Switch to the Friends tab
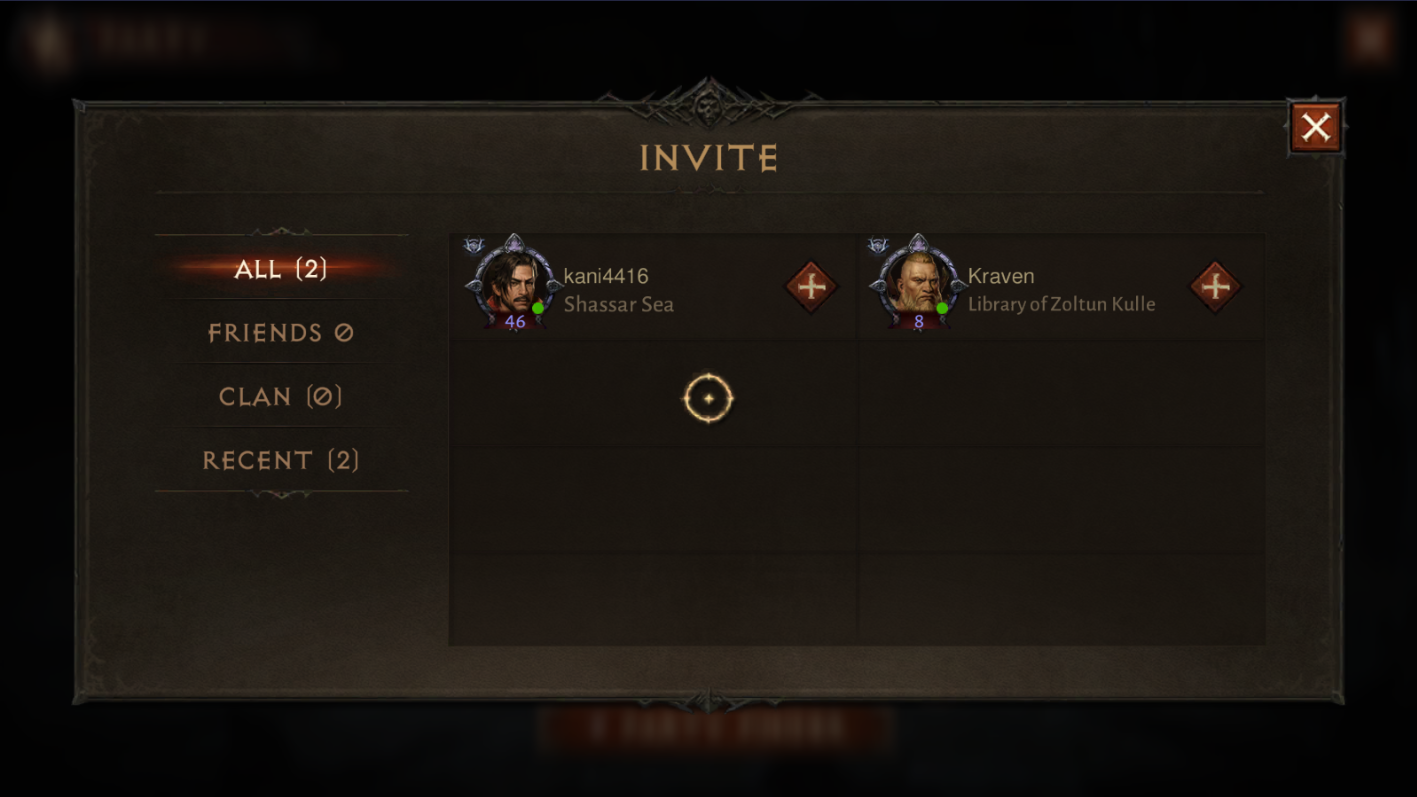This screenshot has height=797, width=1417. (x=281, y=333)
